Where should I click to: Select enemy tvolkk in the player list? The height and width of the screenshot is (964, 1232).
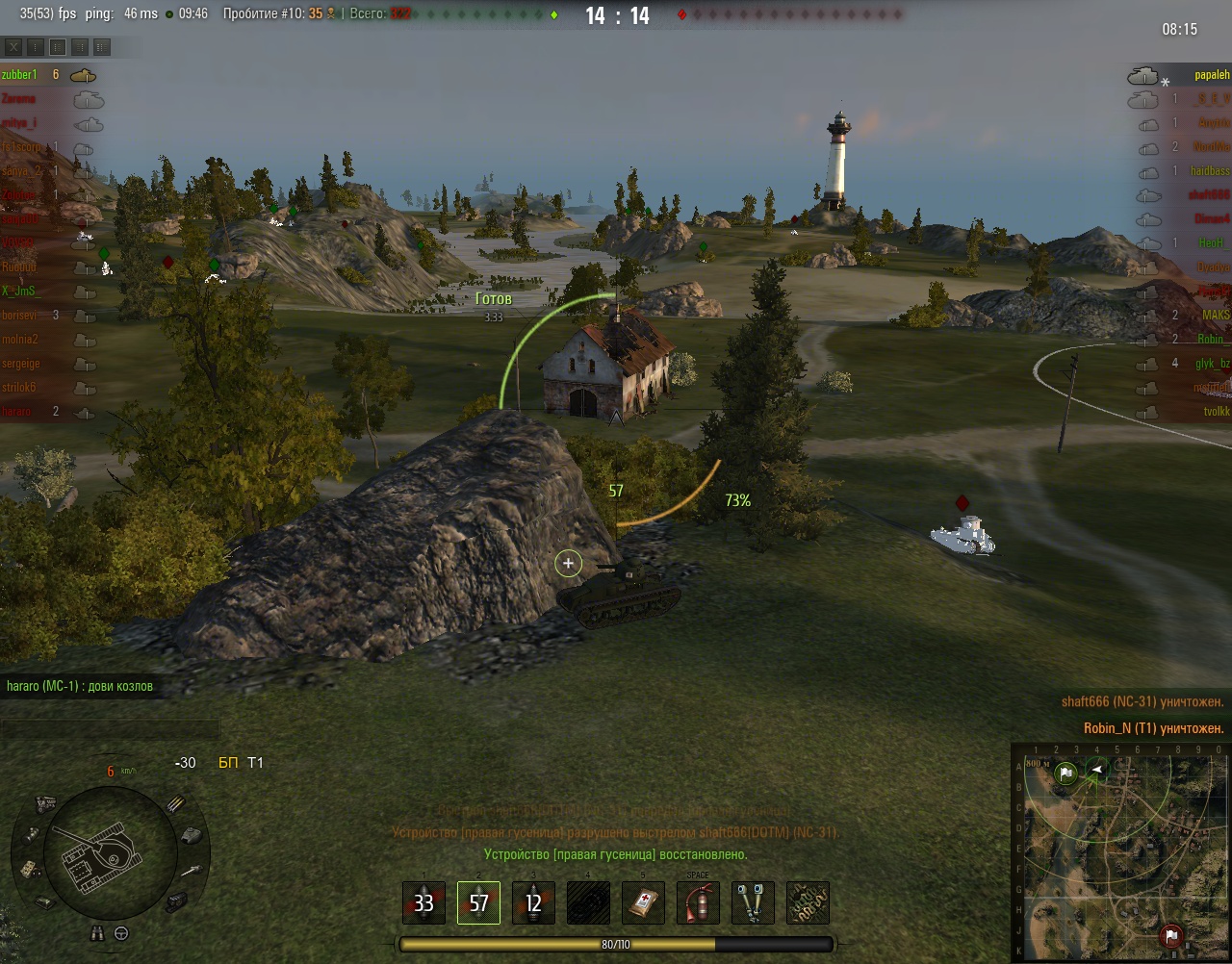pos(1216,412)
